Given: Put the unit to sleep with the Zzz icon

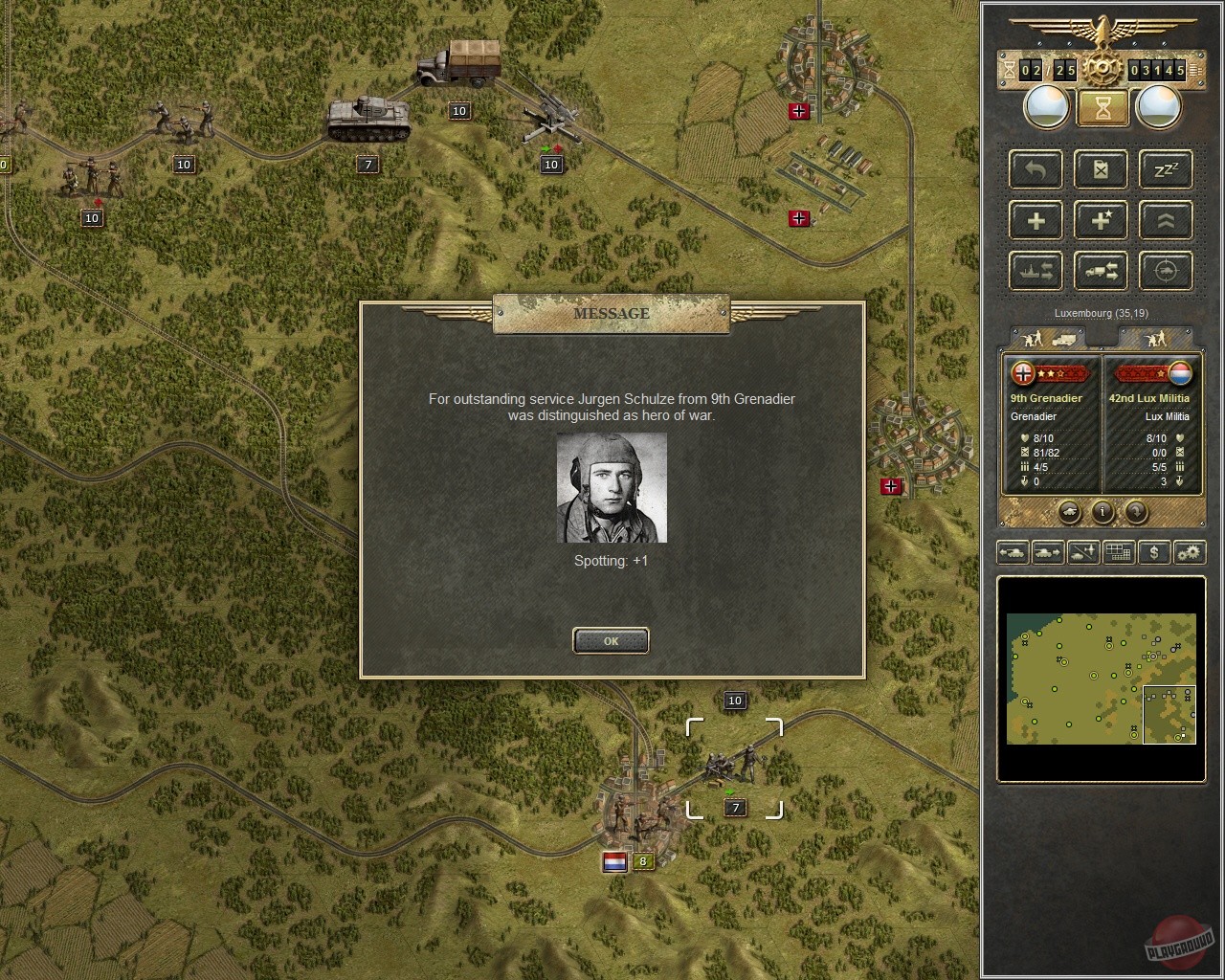Looking at the screenshot, I should tap(1165, 169).
